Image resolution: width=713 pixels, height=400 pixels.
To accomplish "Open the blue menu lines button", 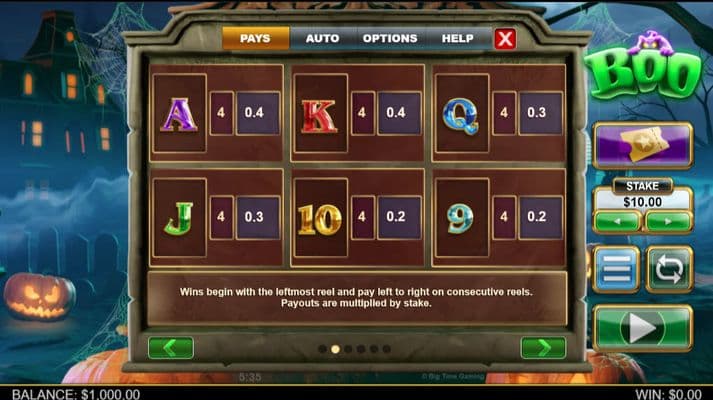I will [x=617, y=269].
